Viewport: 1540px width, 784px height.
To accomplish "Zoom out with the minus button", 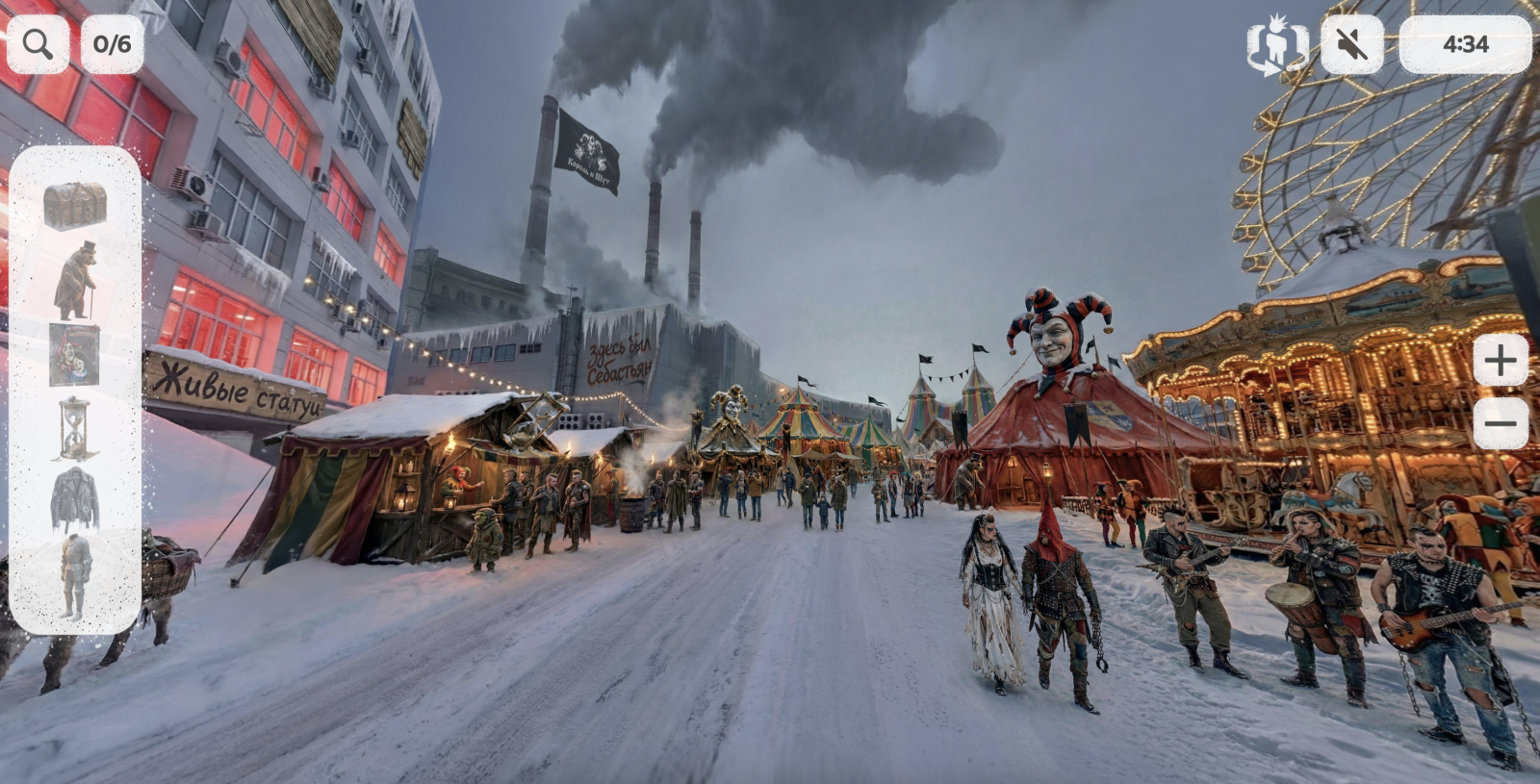I will pyautogui.click(x=1500, y=423).
